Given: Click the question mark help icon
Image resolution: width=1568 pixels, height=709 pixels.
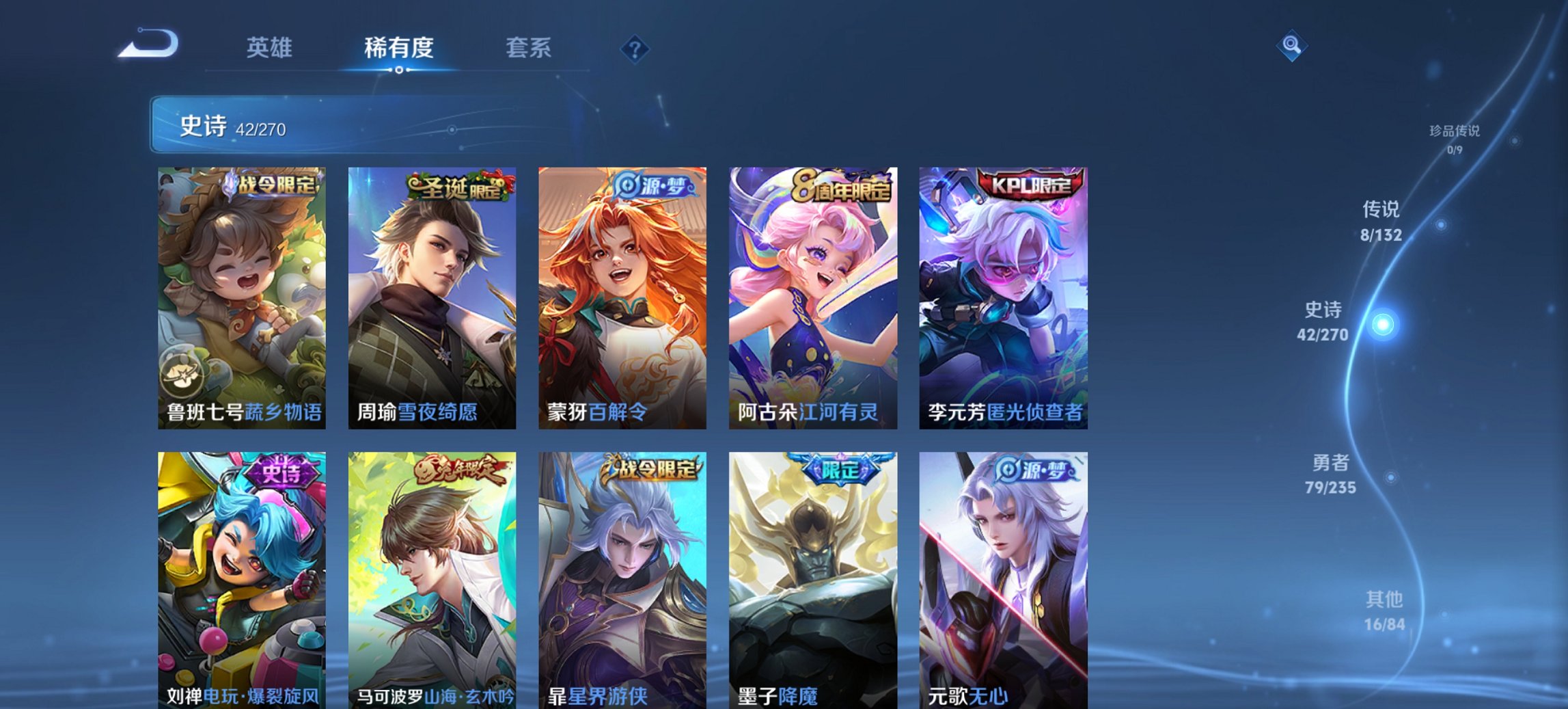Looking at the screenshot, I should (x=635, y=49).
